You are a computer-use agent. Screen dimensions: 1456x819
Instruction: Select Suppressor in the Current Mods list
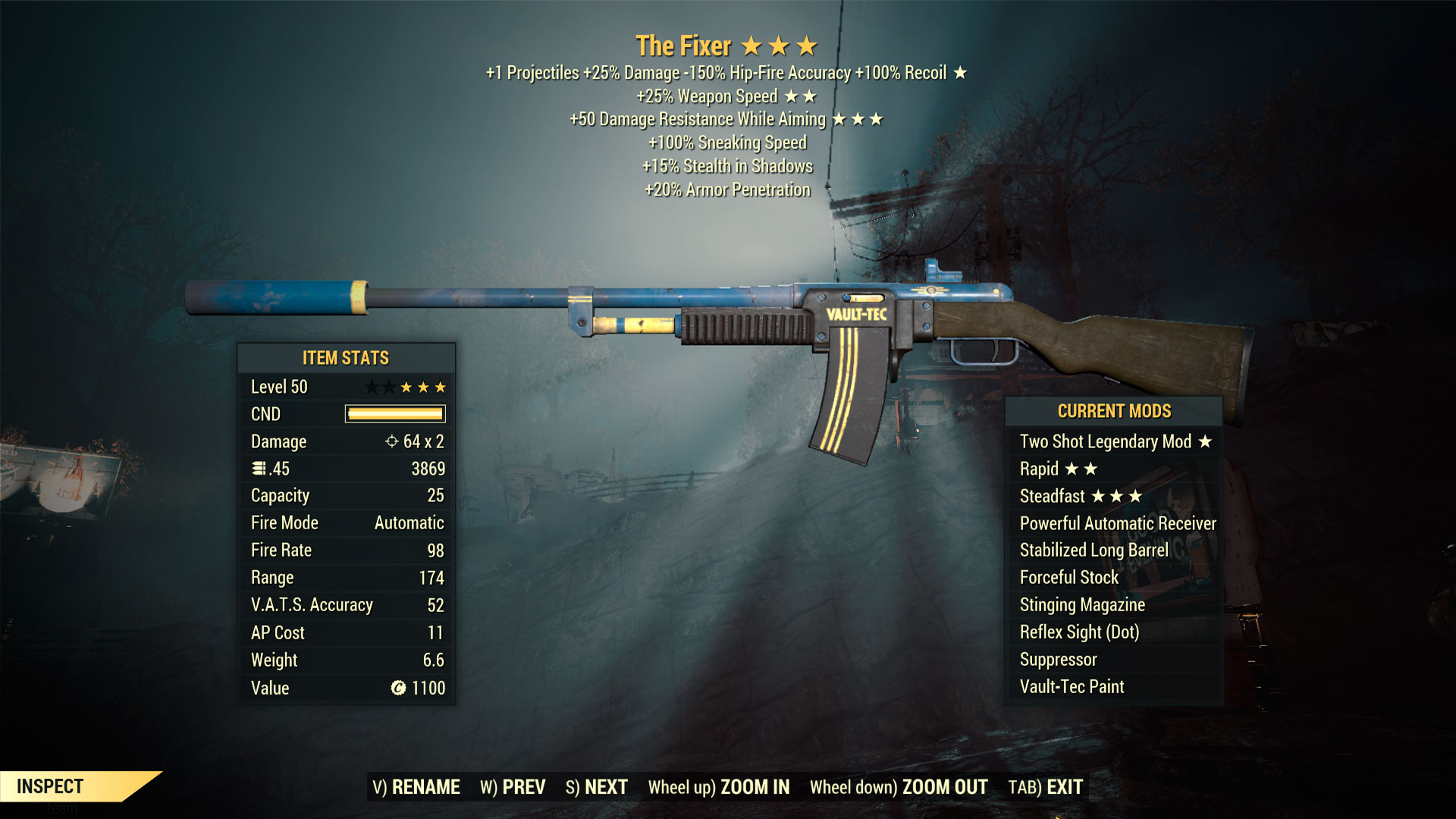click(1057, 659)
